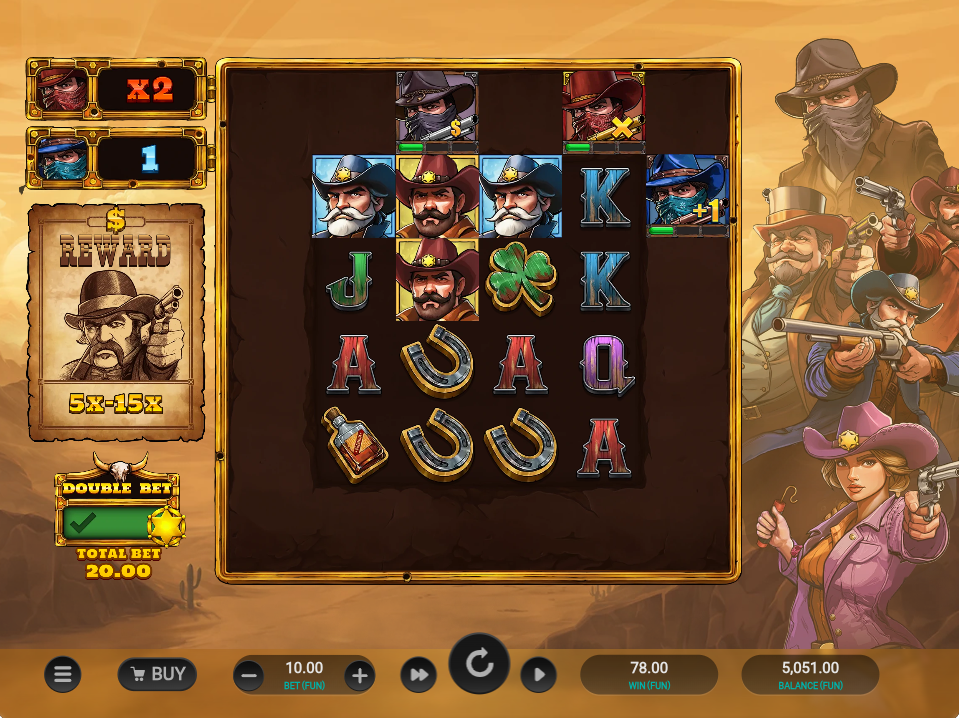Open the BUY bonus shop
Viewport: 959px width, 718px height.
(157, 675)
